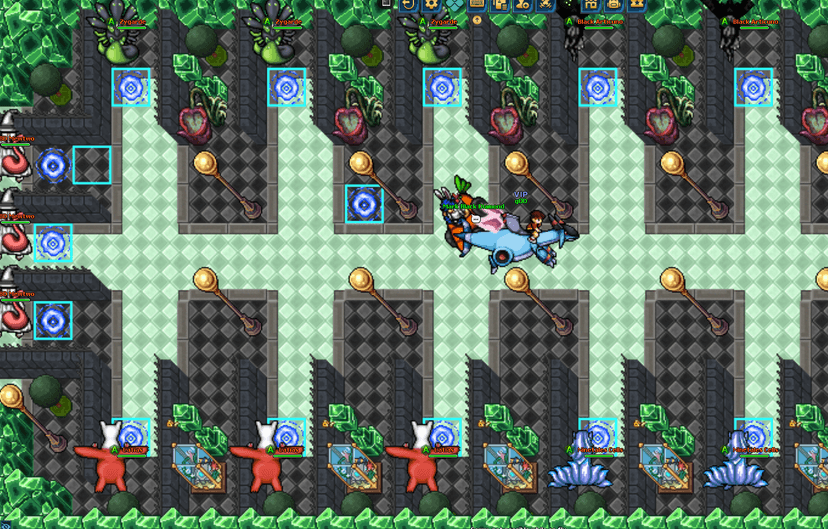This screenshot has width=828, height=529.
Task: Open the backpack inventory icon
Action: pyautogui.click(x=614, y=4)
